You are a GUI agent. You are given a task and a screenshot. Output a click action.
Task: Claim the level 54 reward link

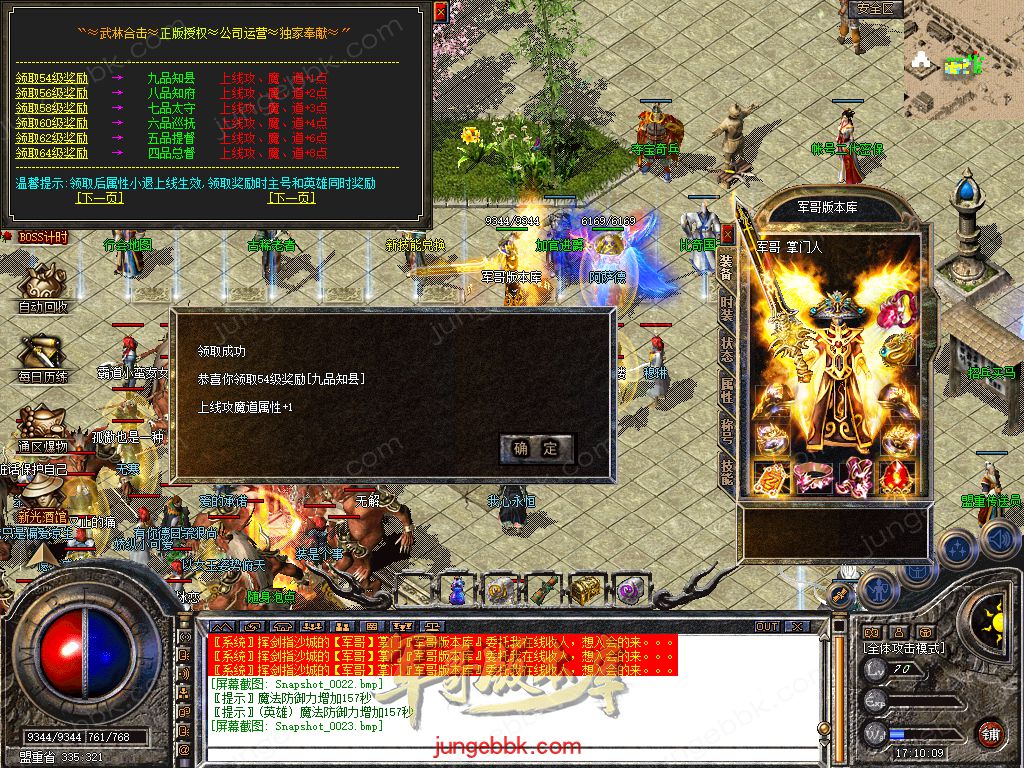[x=52, y=78]
